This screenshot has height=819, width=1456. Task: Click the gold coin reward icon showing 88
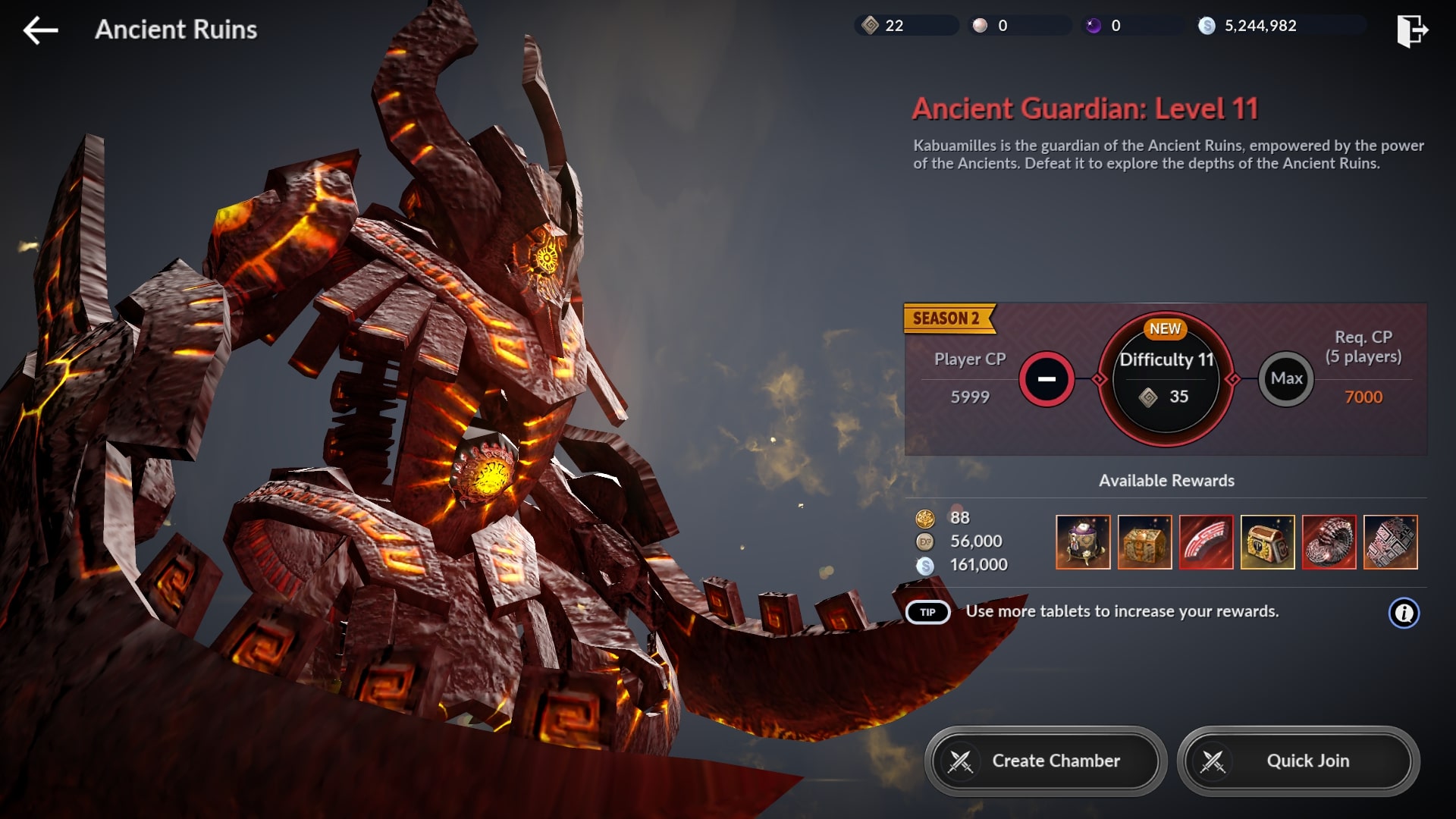click(x=927, y=517)
